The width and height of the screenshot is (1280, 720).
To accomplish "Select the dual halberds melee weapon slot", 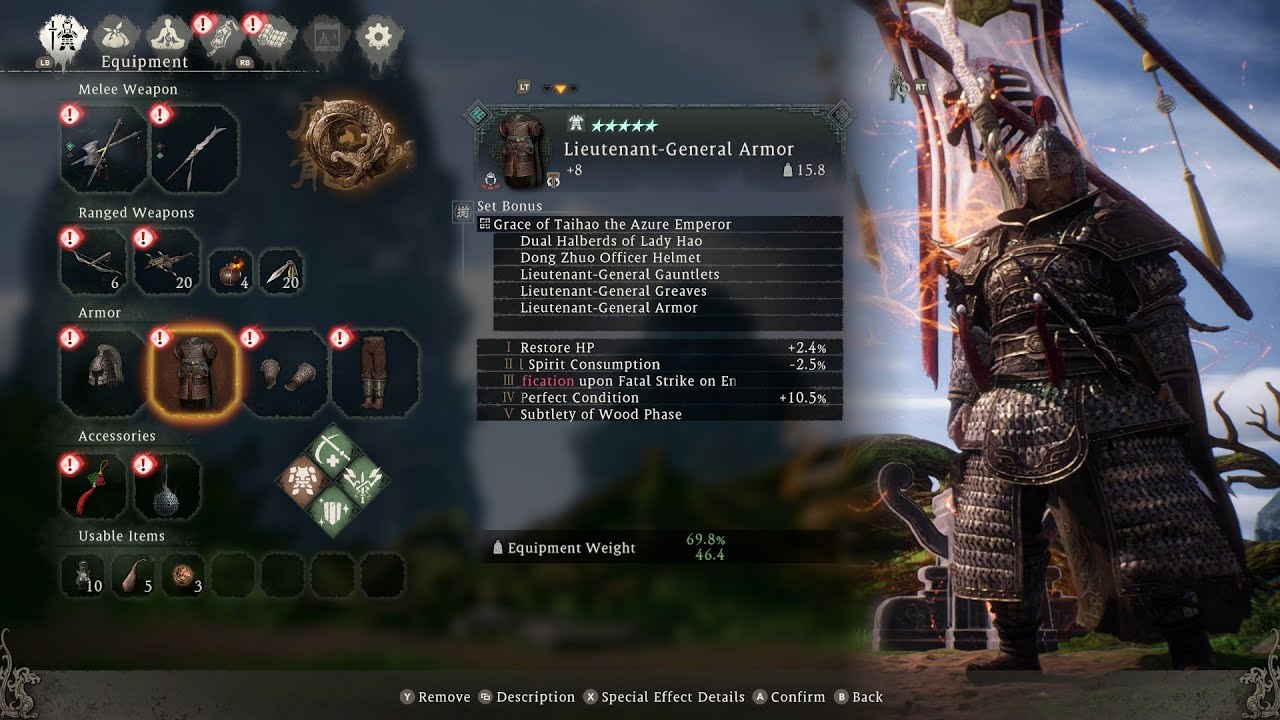I will pyautogui.click(x=104, y=150).
